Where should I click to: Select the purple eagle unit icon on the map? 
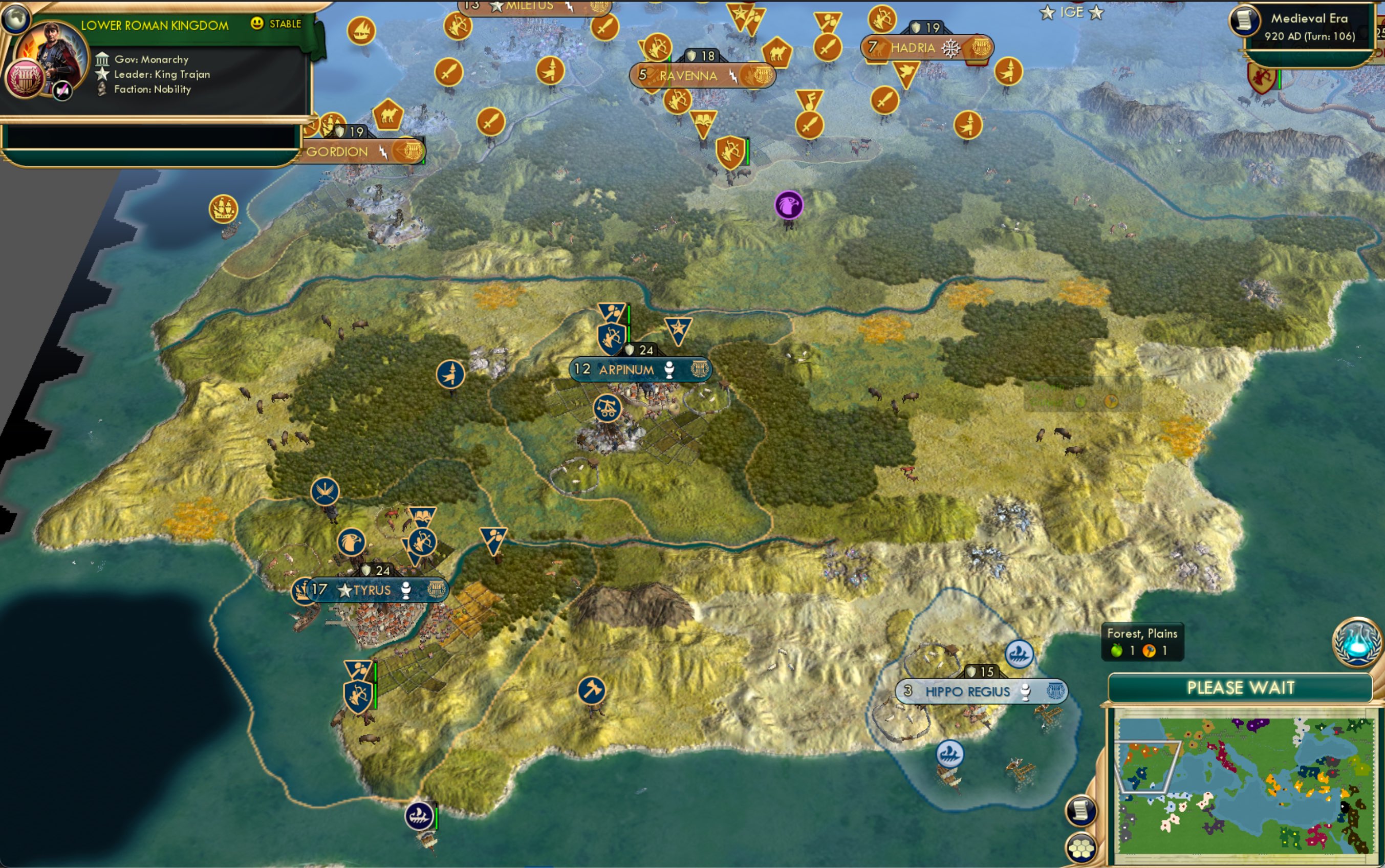790,206
